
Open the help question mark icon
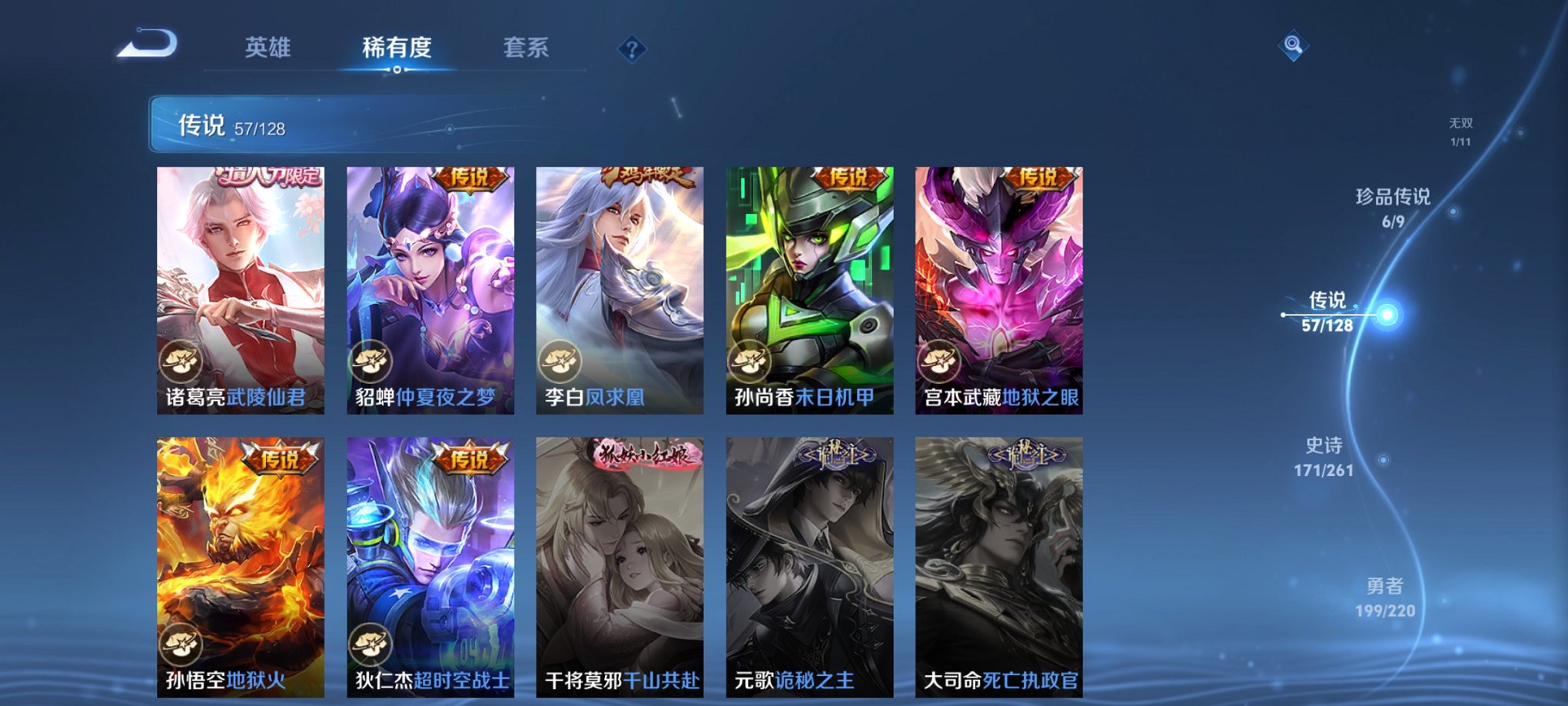pos(632,49)
